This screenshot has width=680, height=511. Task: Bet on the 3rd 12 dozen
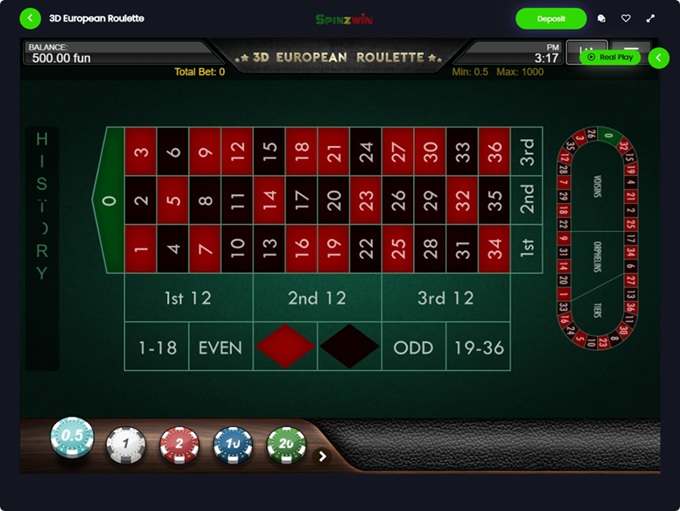446,298
